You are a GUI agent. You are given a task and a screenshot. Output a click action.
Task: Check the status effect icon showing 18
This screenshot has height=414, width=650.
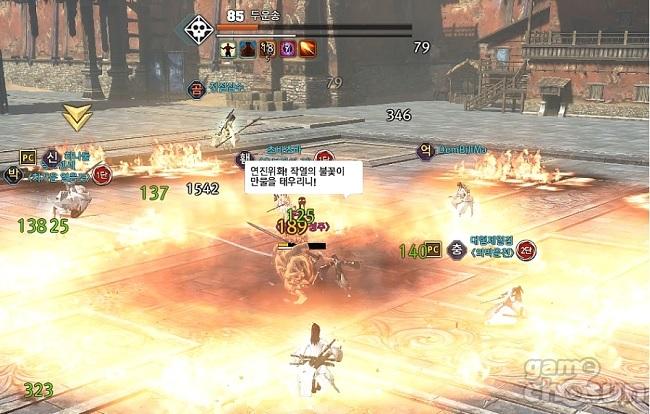267,47
